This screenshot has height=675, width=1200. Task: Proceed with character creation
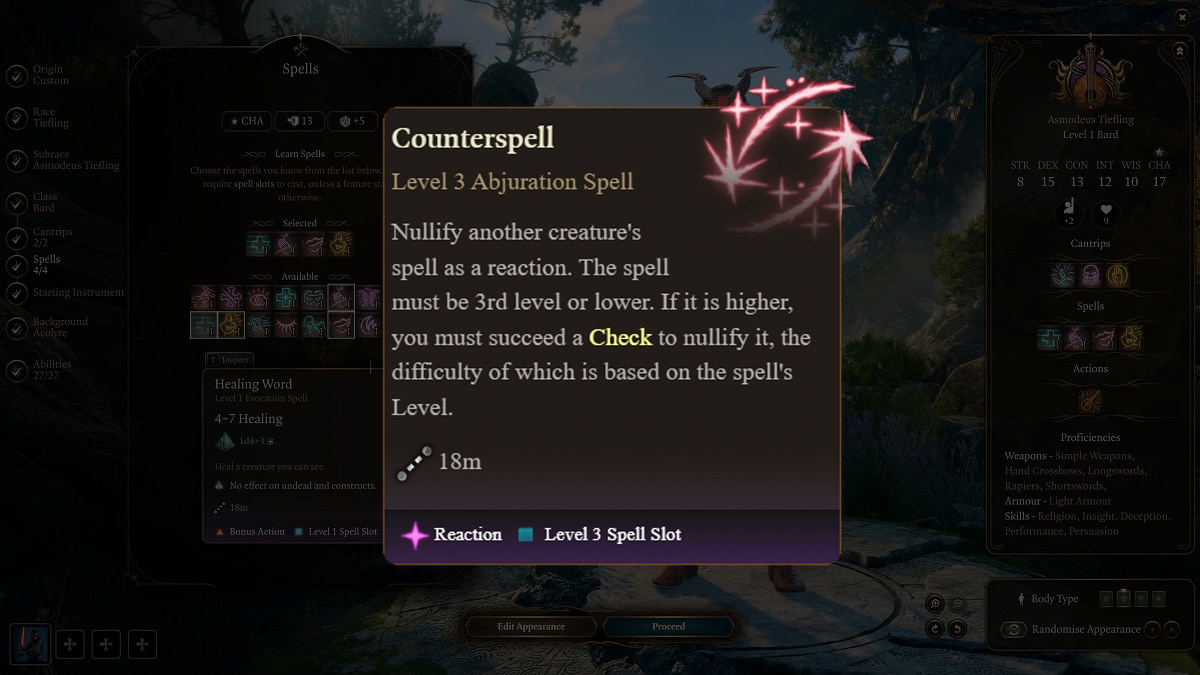tap(669, 627)
